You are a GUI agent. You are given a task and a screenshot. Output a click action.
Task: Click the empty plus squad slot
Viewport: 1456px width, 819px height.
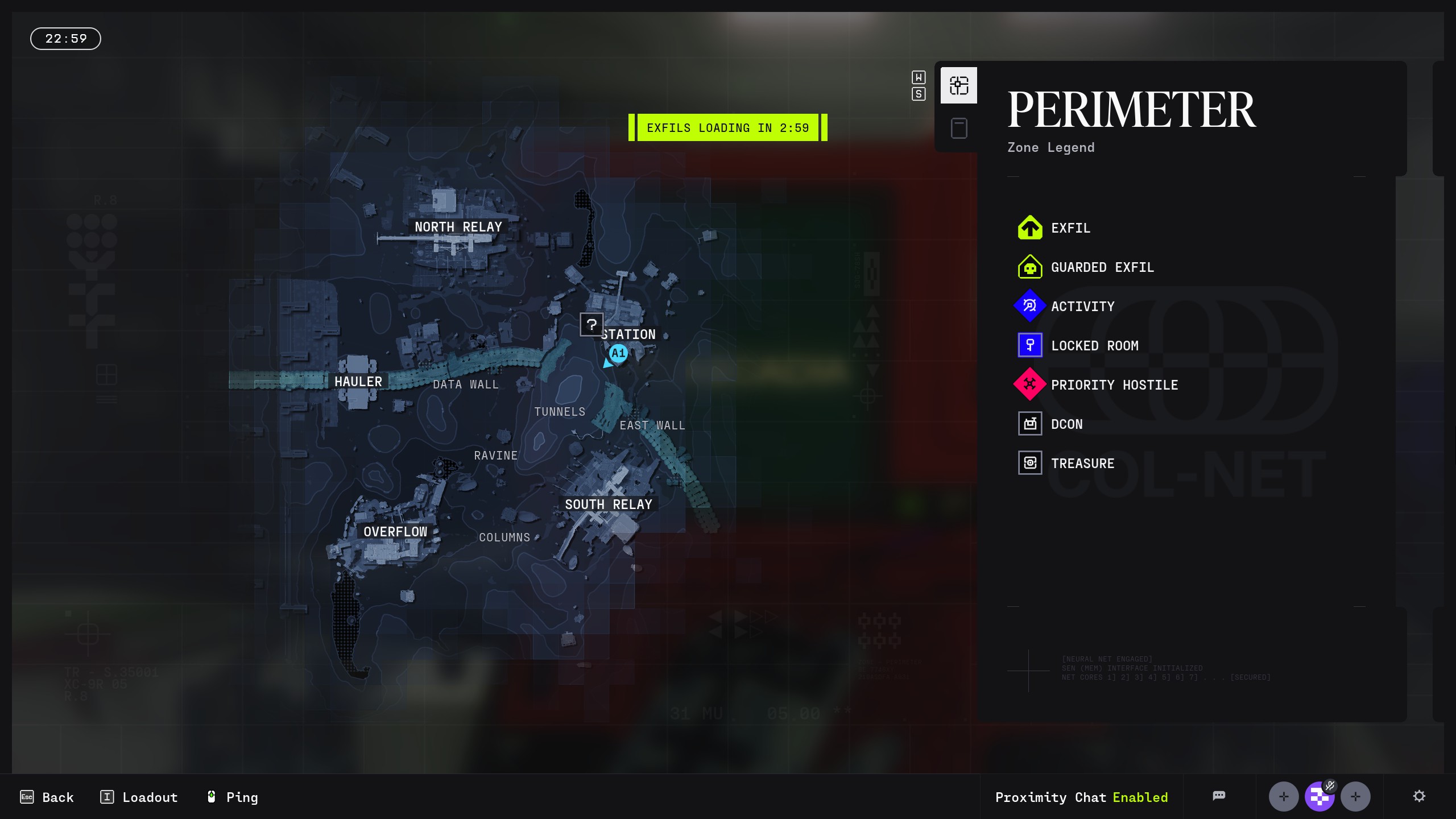click(1284, 796)
